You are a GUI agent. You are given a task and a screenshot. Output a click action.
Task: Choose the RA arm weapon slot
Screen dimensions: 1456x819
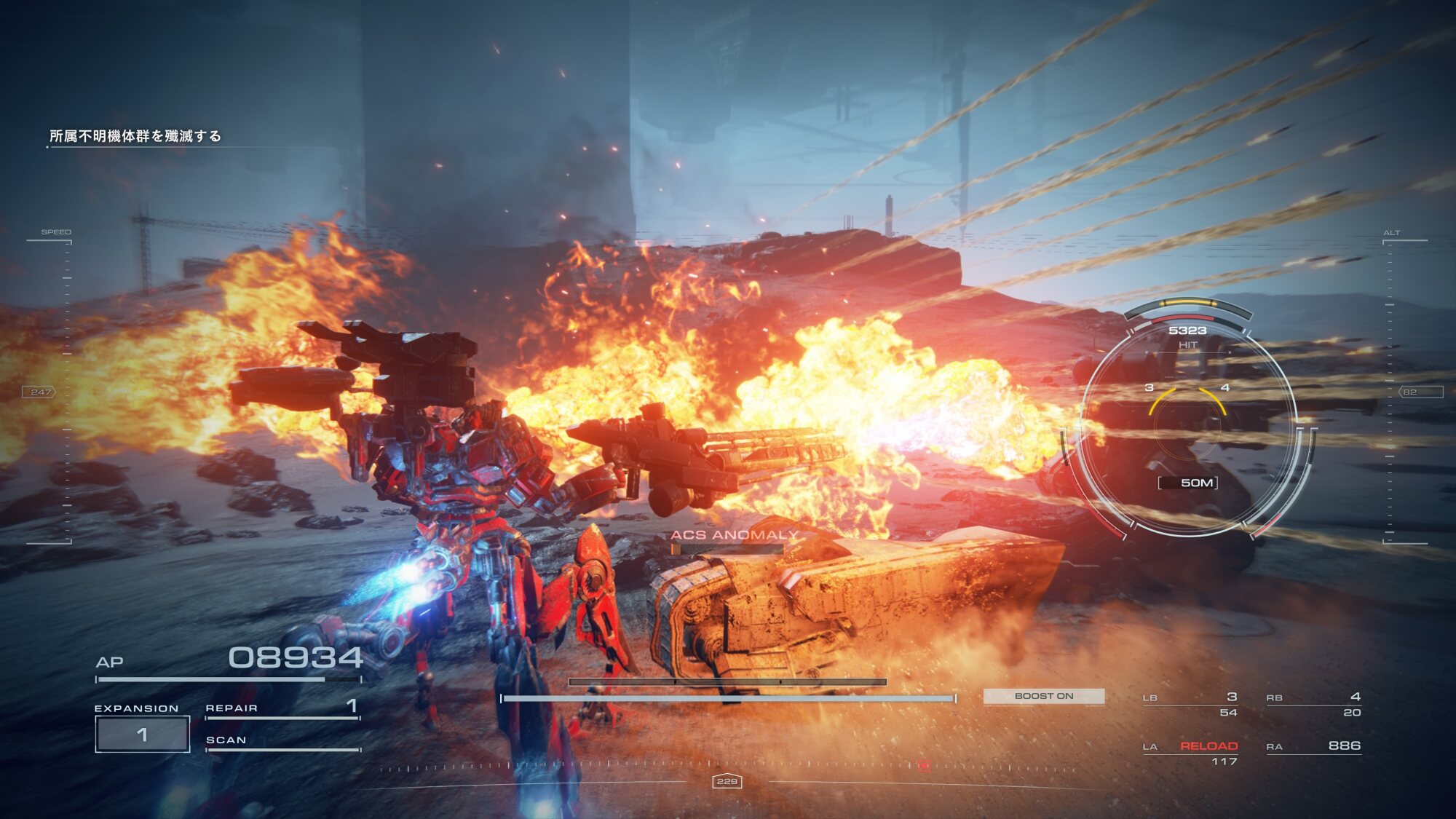coord(1314,746)
